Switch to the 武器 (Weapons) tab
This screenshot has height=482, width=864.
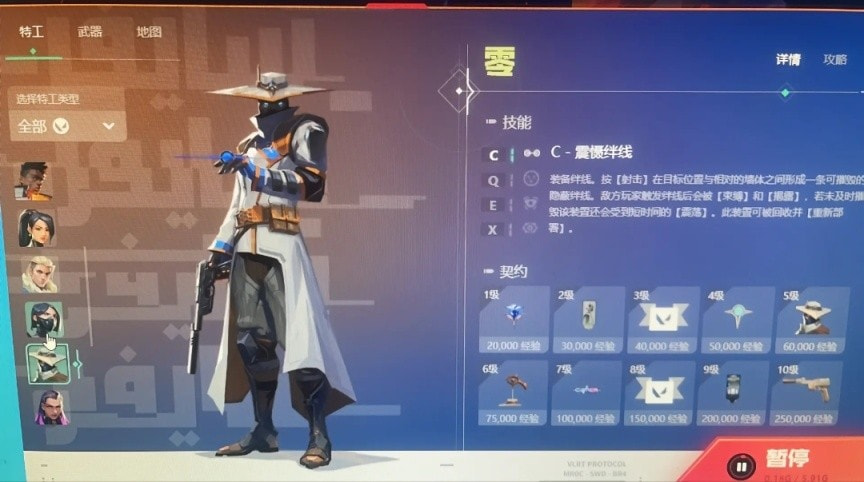coord(90,32)
